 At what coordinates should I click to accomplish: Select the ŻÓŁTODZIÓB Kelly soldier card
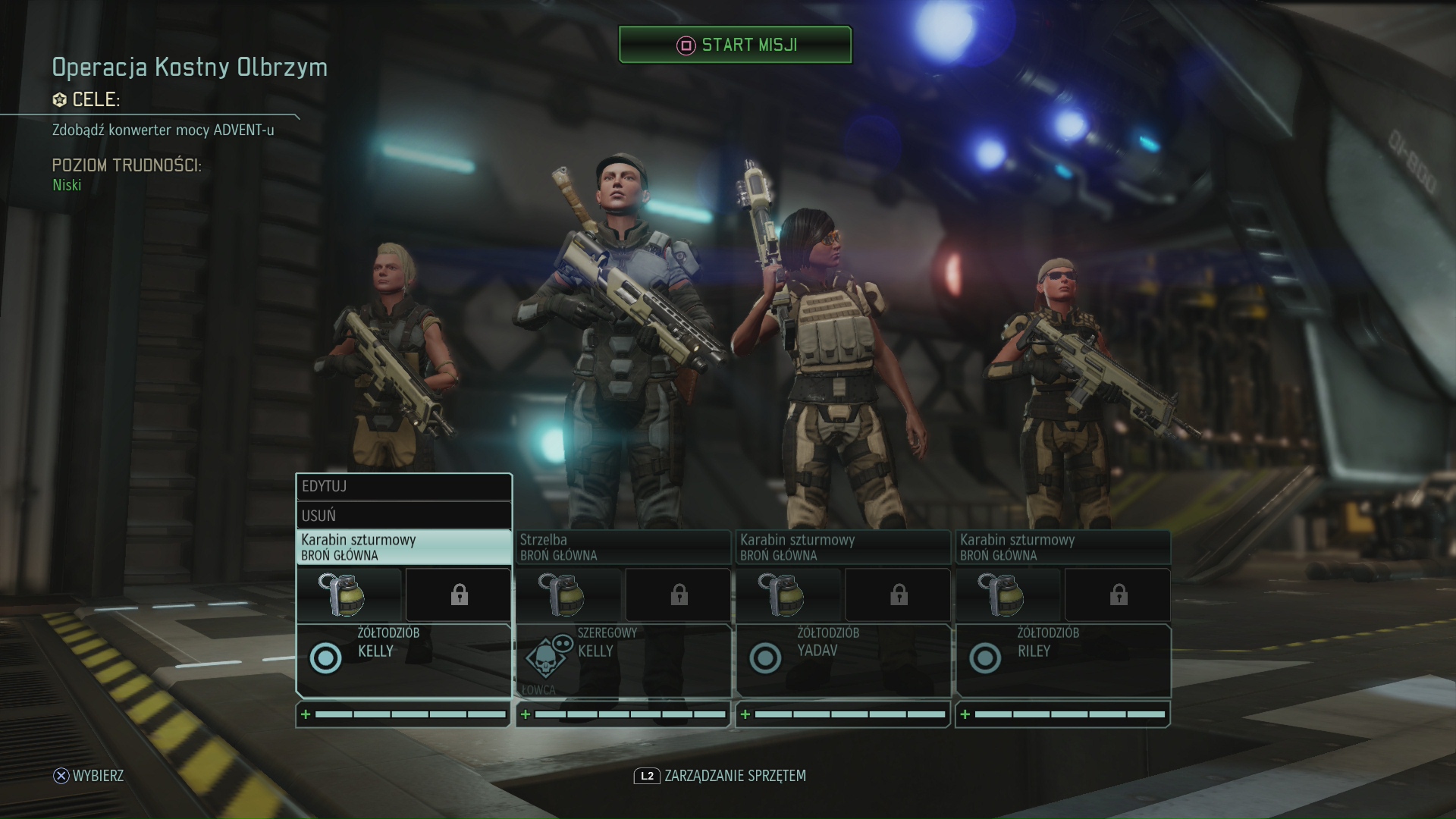(403, 660)
